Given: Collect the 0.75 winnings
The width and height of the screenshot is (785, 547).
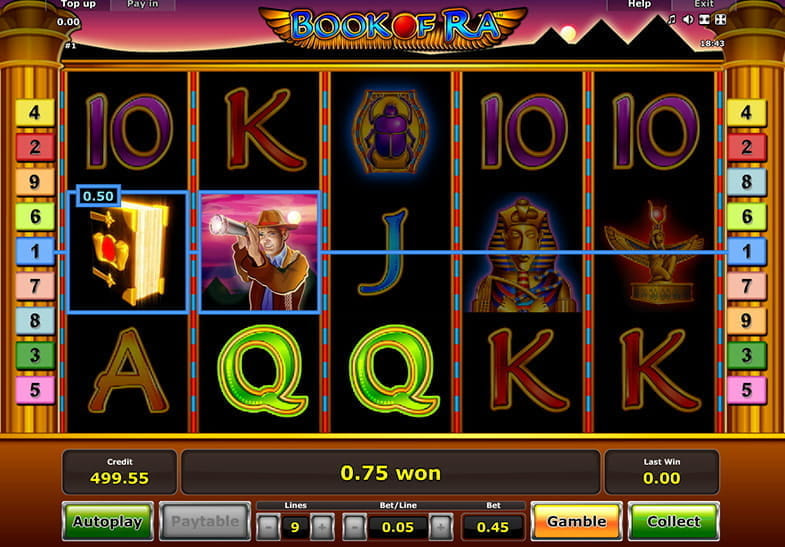Looking at the screenshot, I should click(673, 522).
